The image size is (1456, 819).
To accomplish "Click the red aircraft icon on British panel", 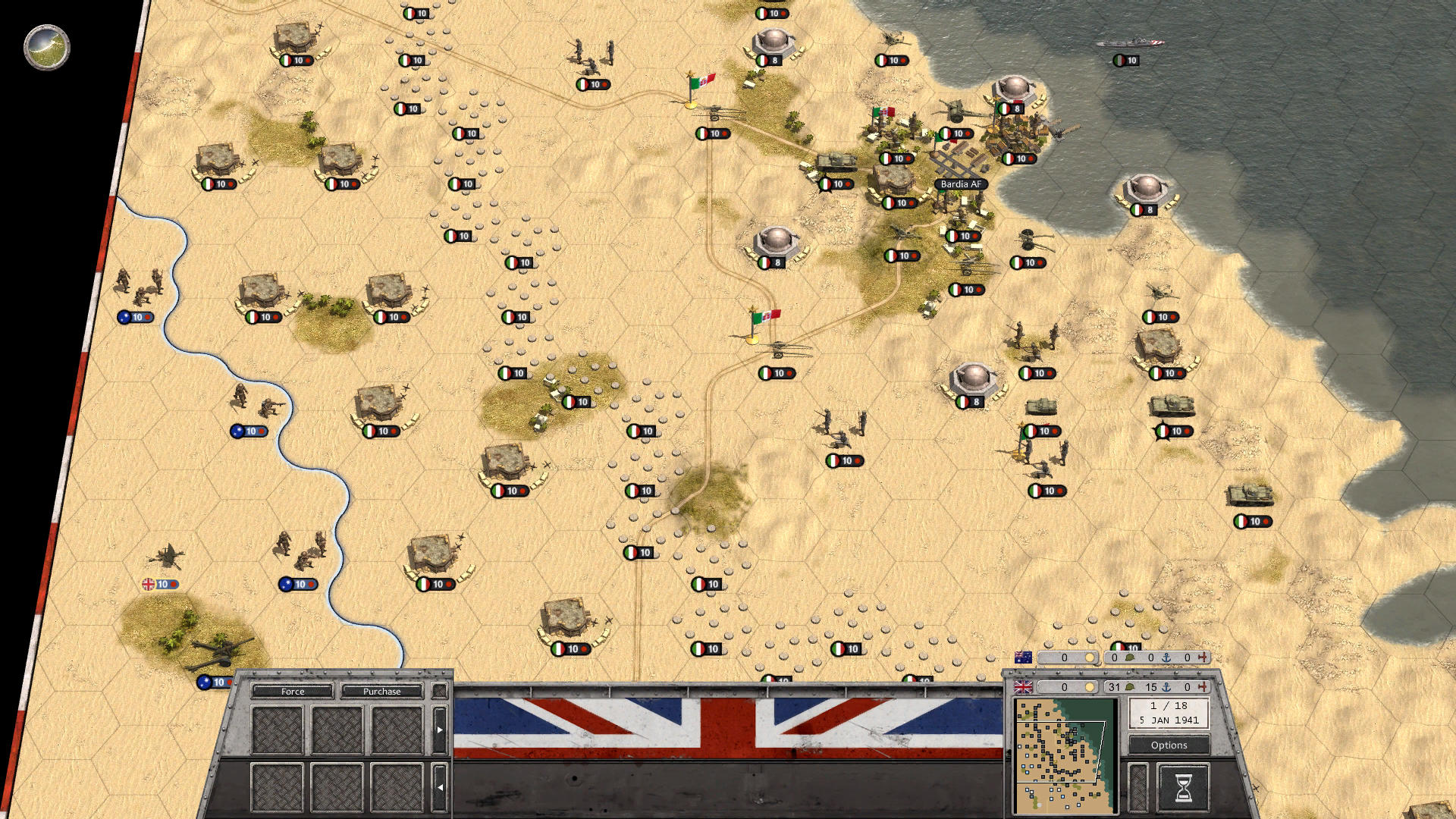I will click(x=1204, y=687).
